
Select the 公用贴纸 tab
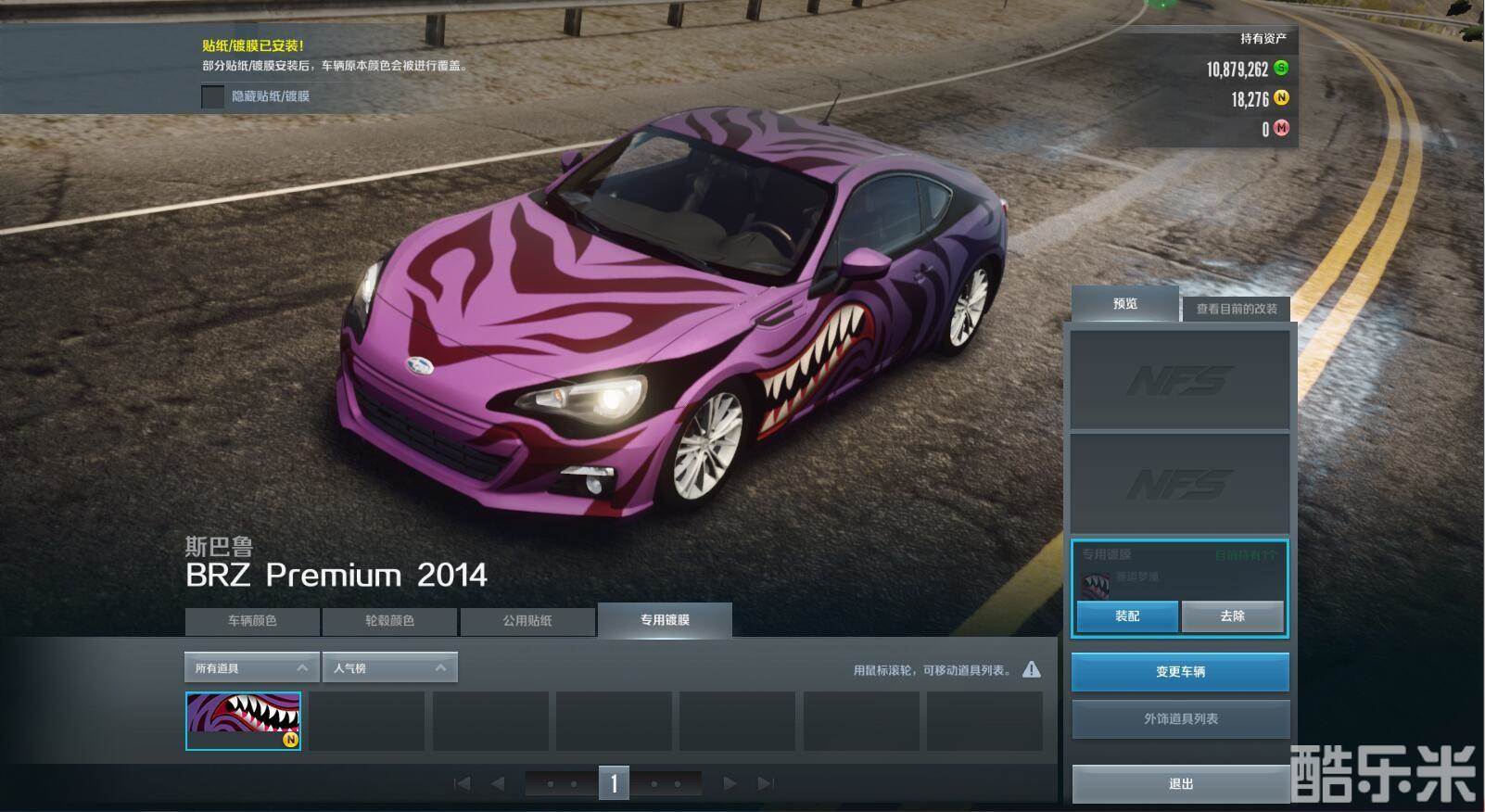[527, 621]
